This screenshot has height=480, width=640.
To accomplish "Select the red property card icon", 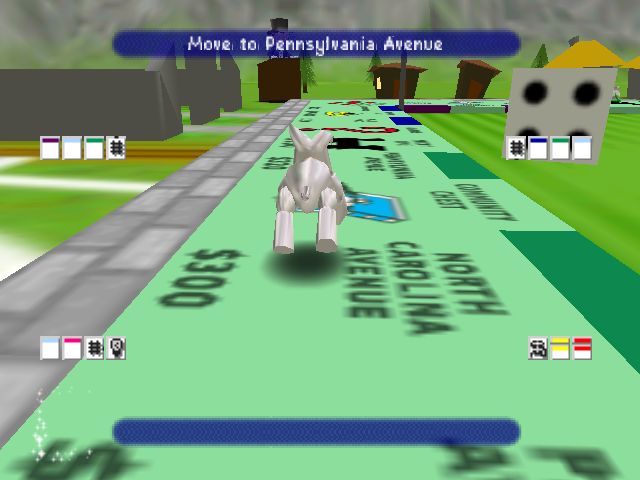I will (x=582, y=348).
